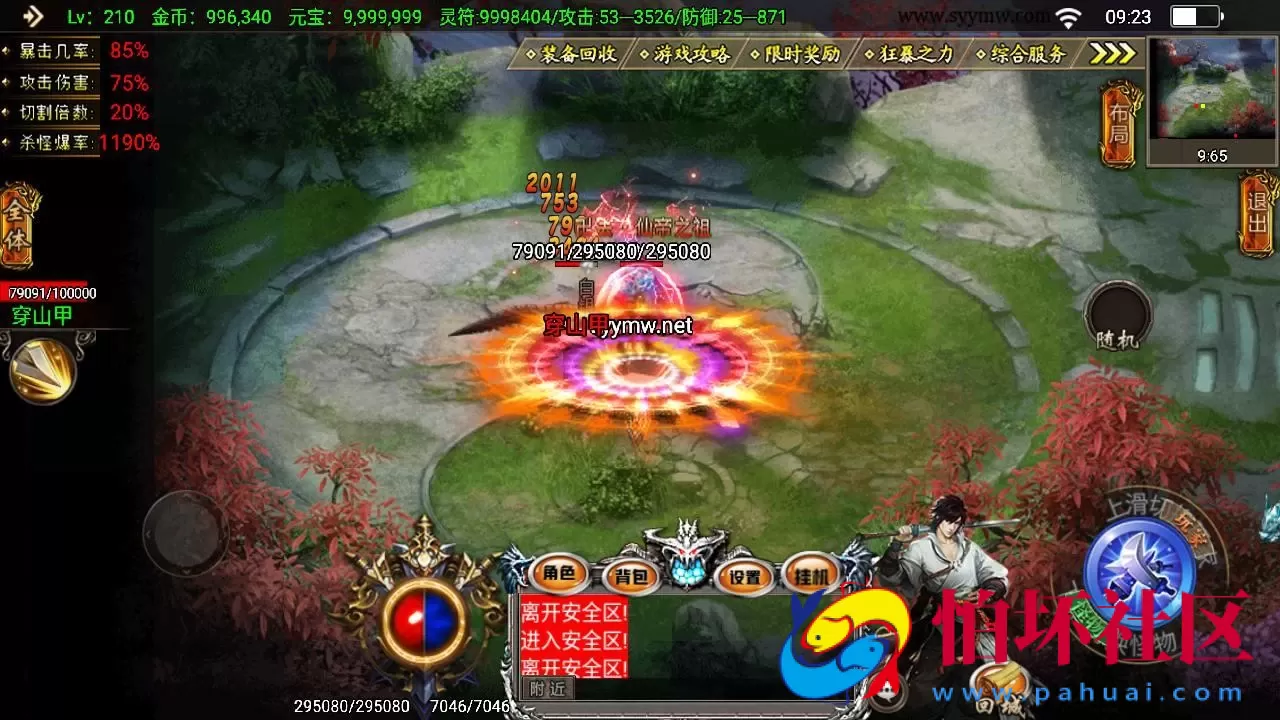1280x720 pixels.
Task: Open the 附近 nearby chat channel selector
Action: 546,690
